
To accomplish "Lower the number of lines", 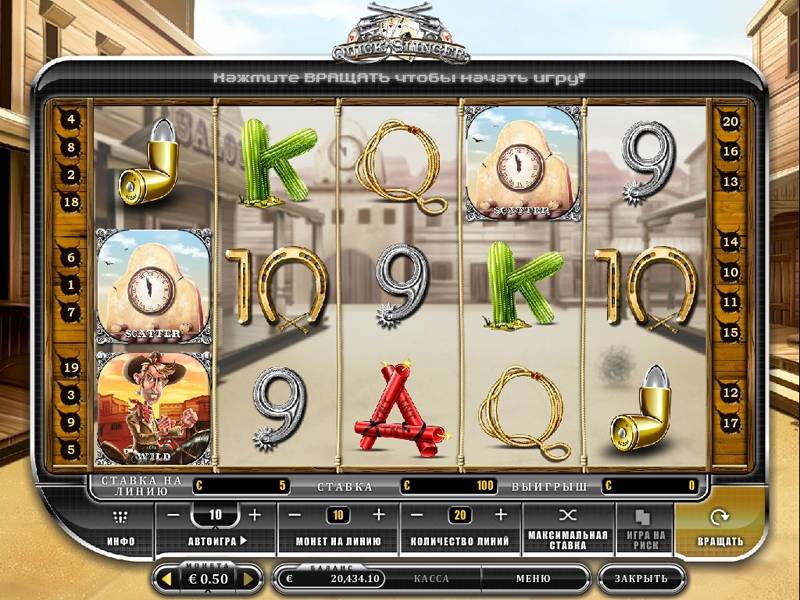I will pos(420,515).
